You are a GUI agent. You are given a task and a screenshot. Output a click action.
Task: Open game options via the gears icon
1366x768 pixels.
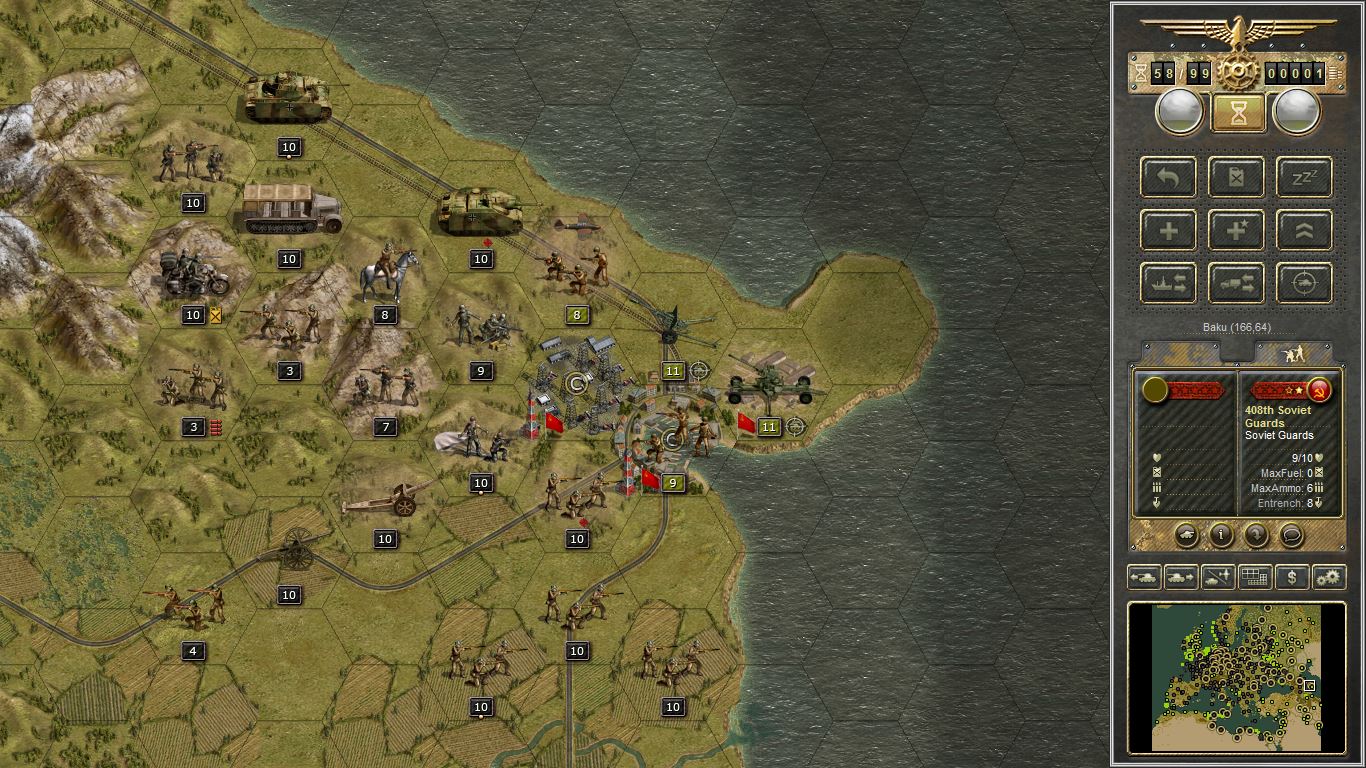tap(1329, 577)
